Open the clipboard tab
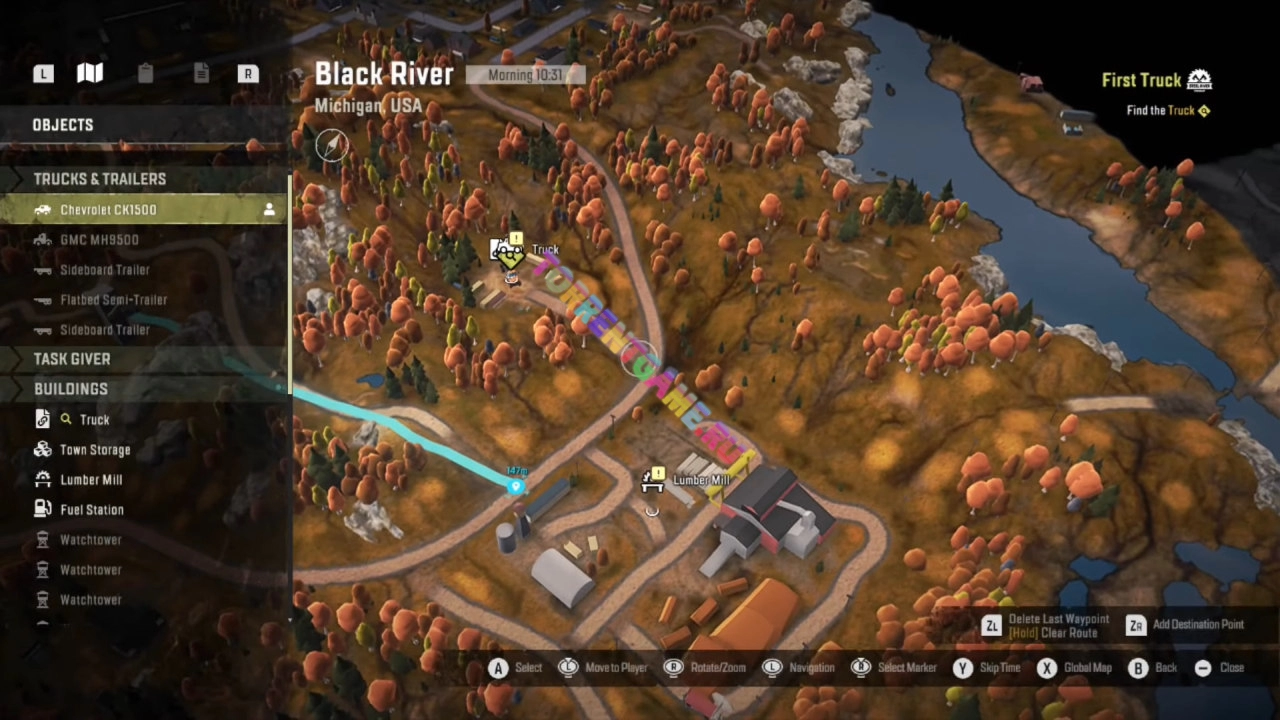The height and width of the screenshot is (720, 1280). (145, 73)
